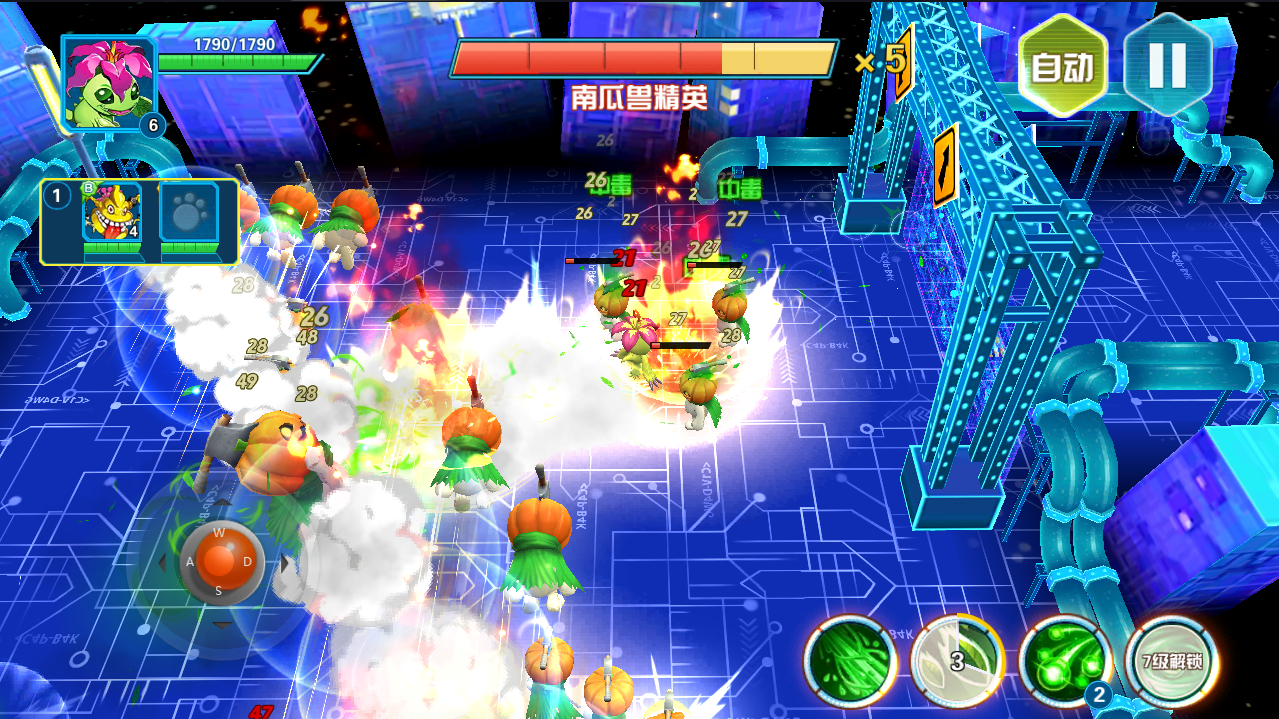Tap the leaf skill on cooldown
Image resolution: width=1279 pixels, height=719 pixels.
coord(957,662)
